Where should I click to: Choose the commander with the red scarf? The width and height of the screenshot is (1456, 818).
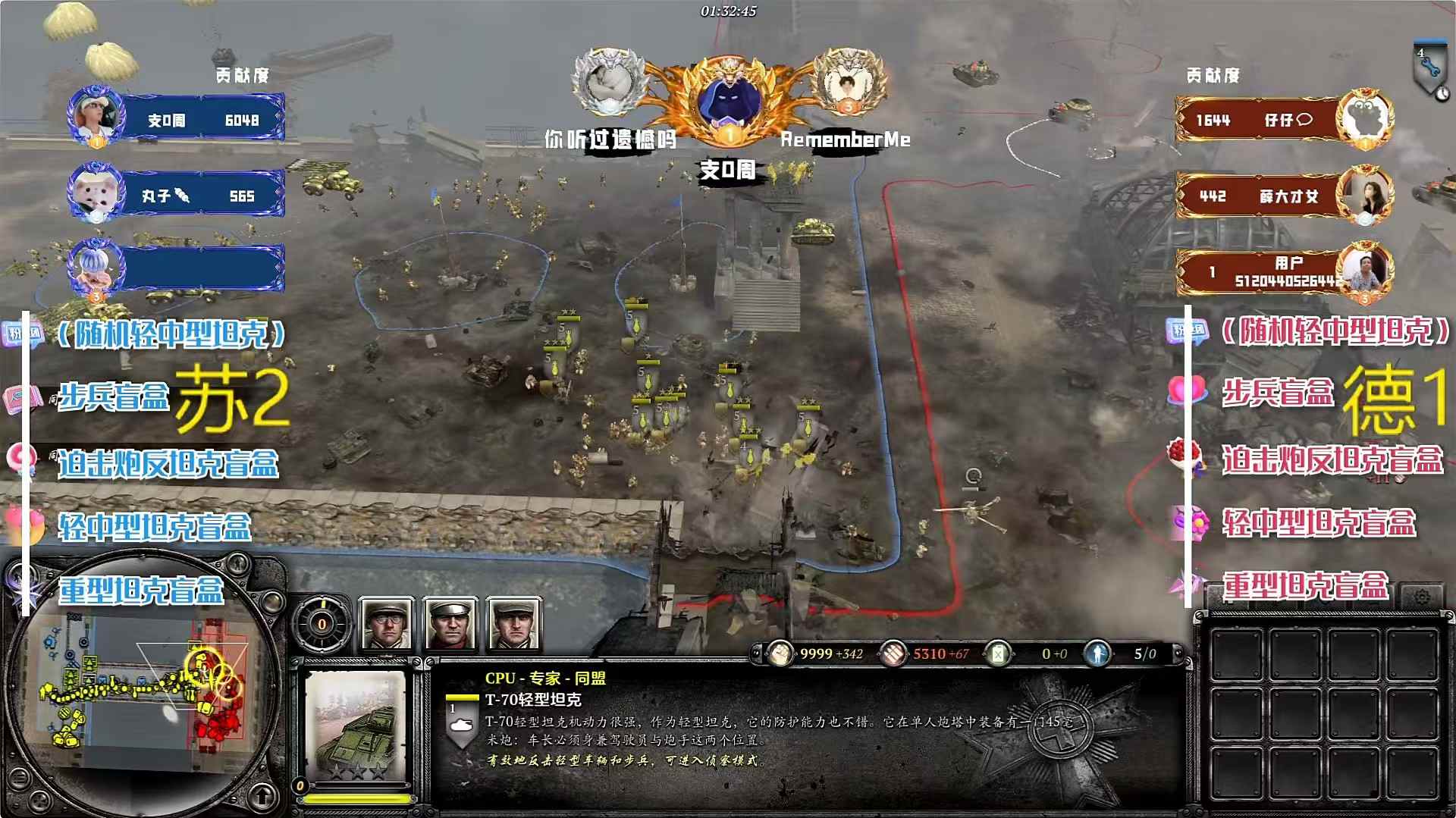click(x=450, y=624)
